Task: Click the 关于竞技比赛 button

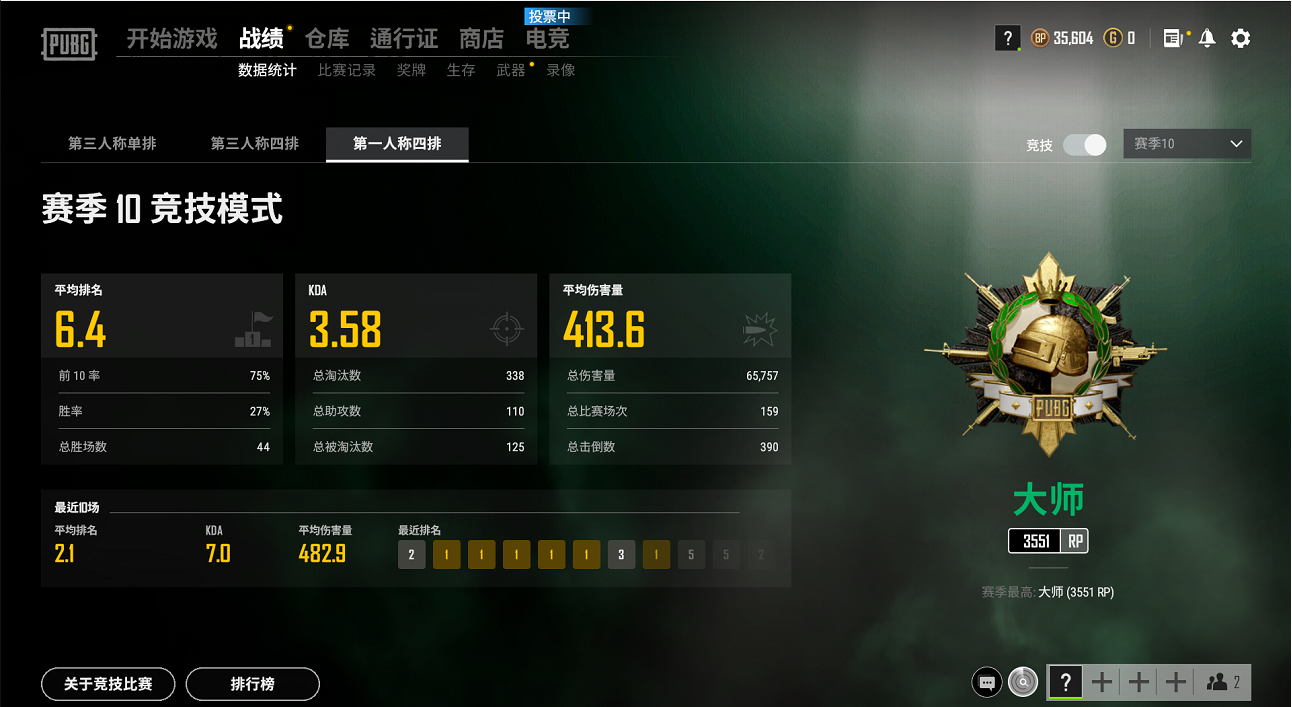Action: tap(108, 684)
